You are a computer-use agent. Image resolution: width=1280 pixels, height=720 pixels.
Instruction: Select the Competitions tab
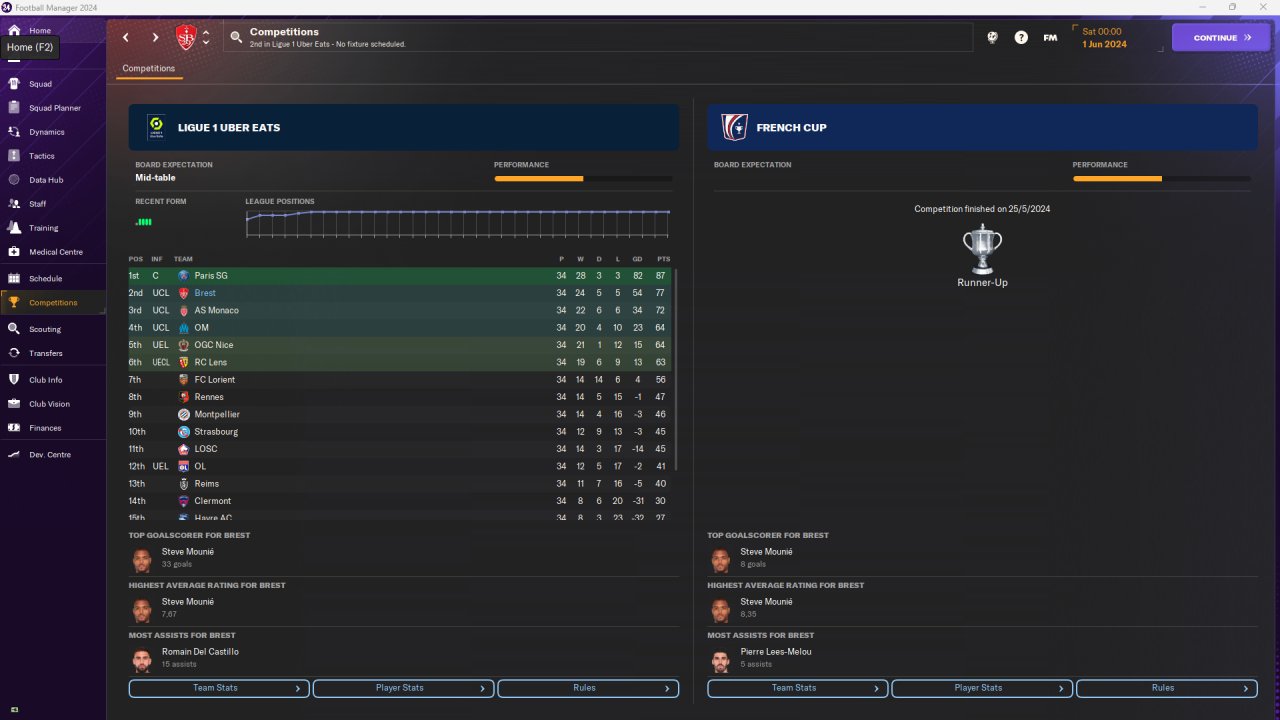pos(148,69)
